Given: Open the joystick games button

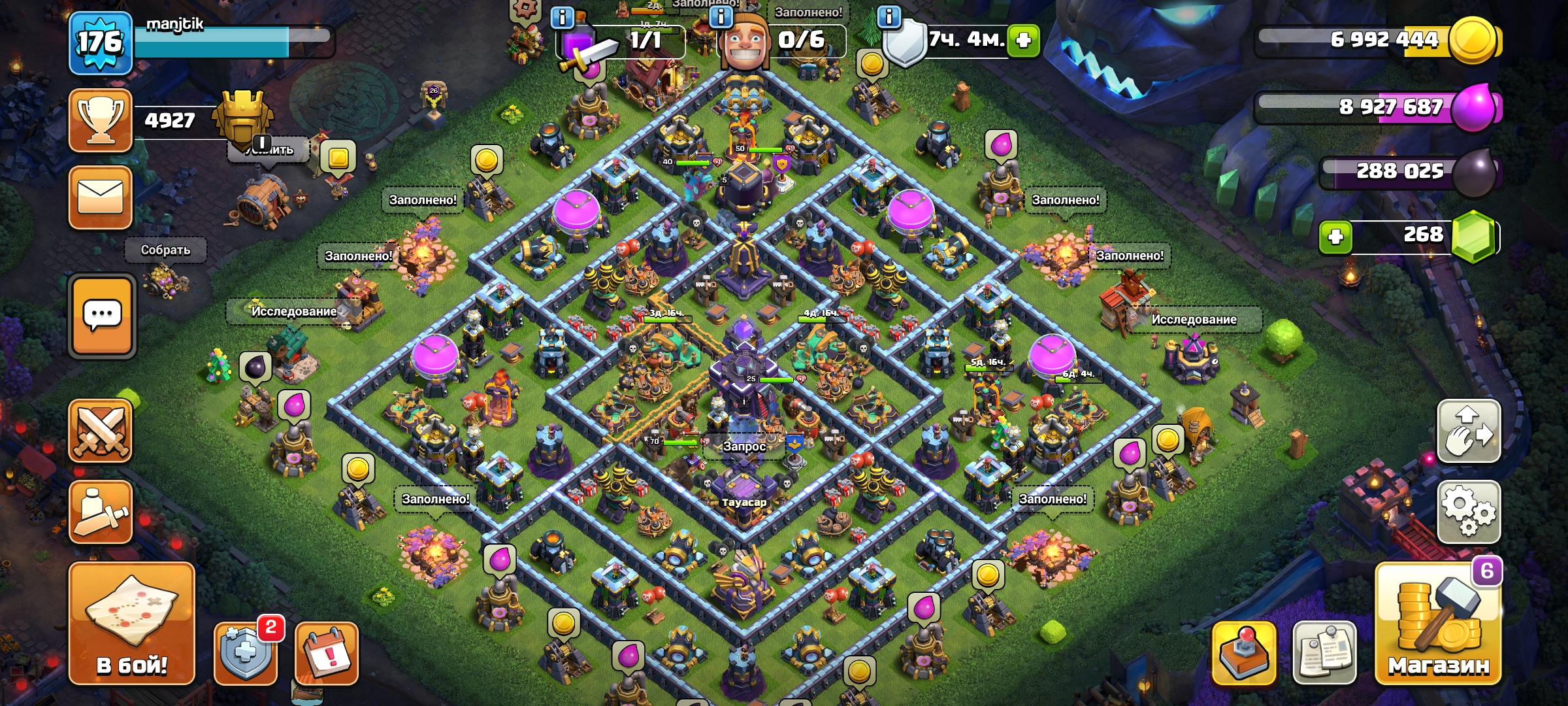Looking at the screenshot, I should coord(1244,652).
